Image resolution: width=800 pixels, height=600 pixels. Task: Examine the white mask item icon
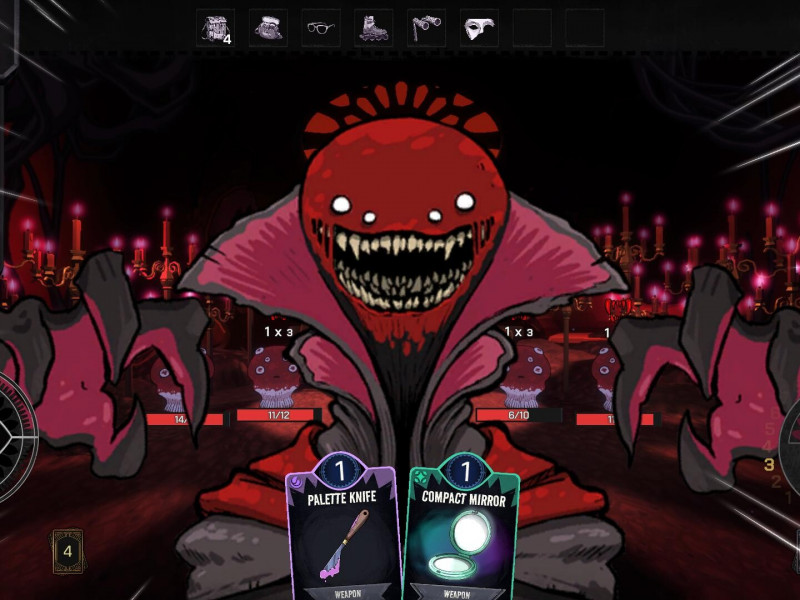tap(479, 28)
